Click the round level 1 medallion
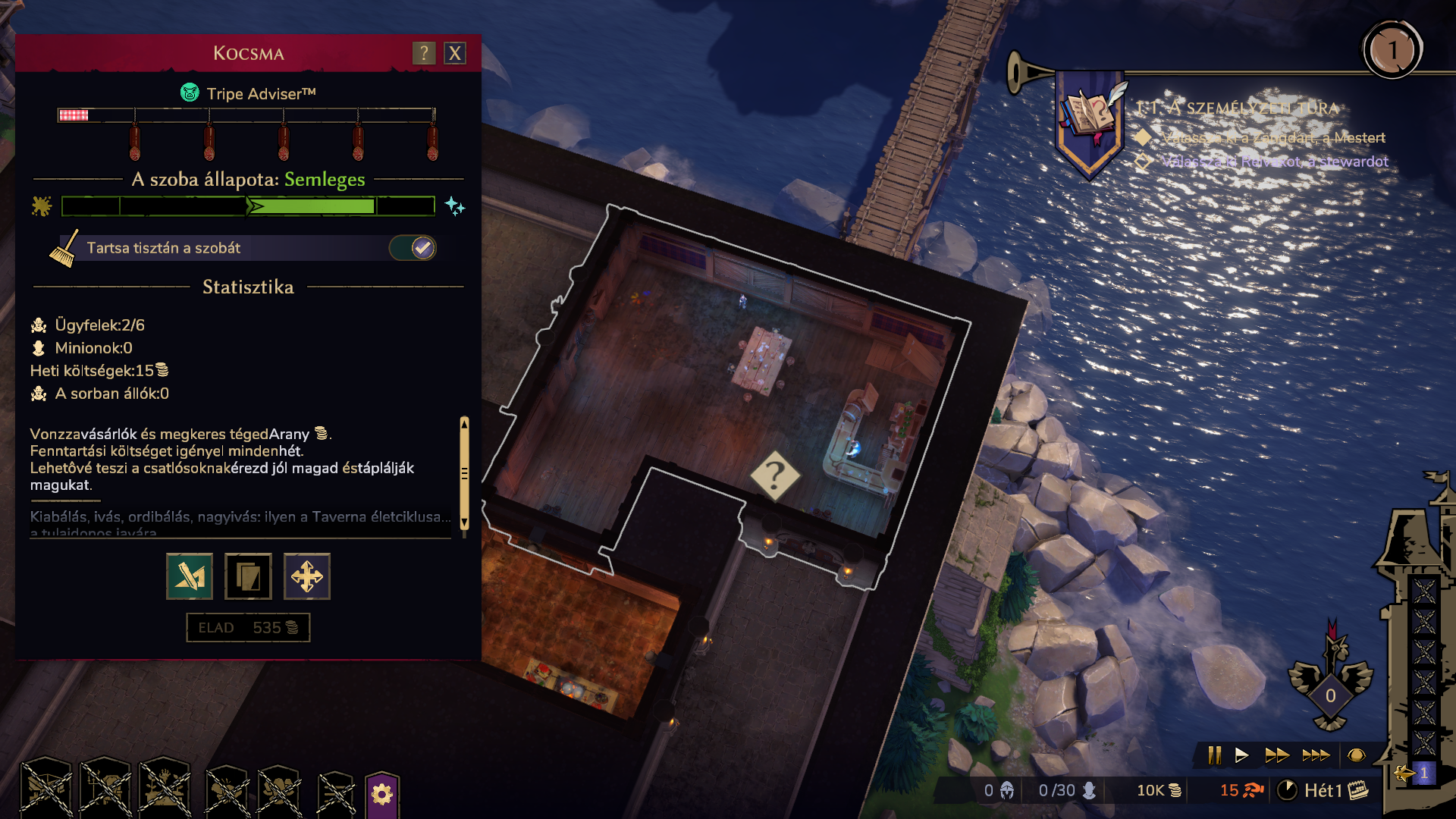The width and height of the screenshot is (1456, 819). coord(1392,52)
